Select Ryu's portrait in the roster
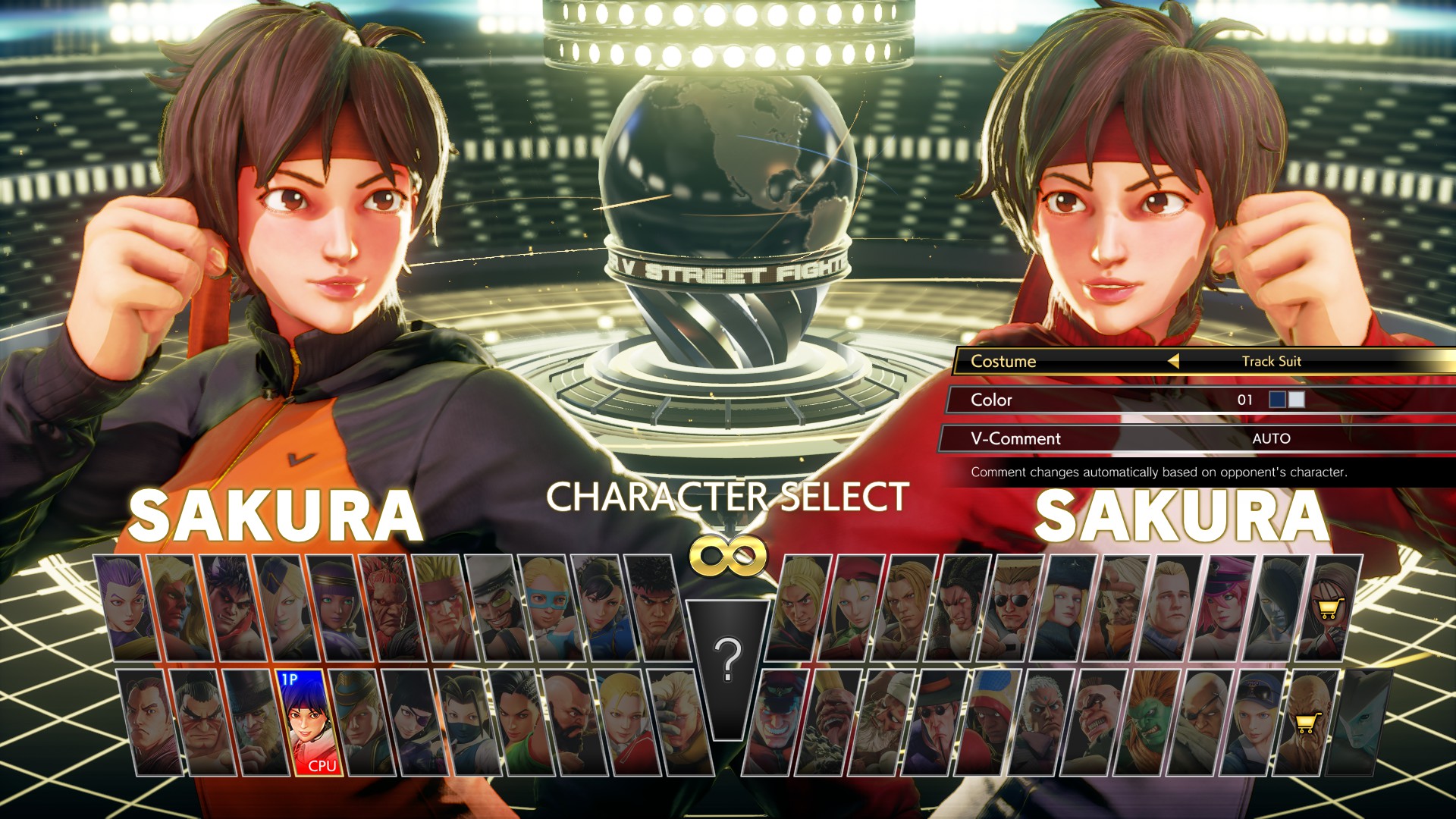The height and width of the screenshot is (819, 1456). point(657,608)
